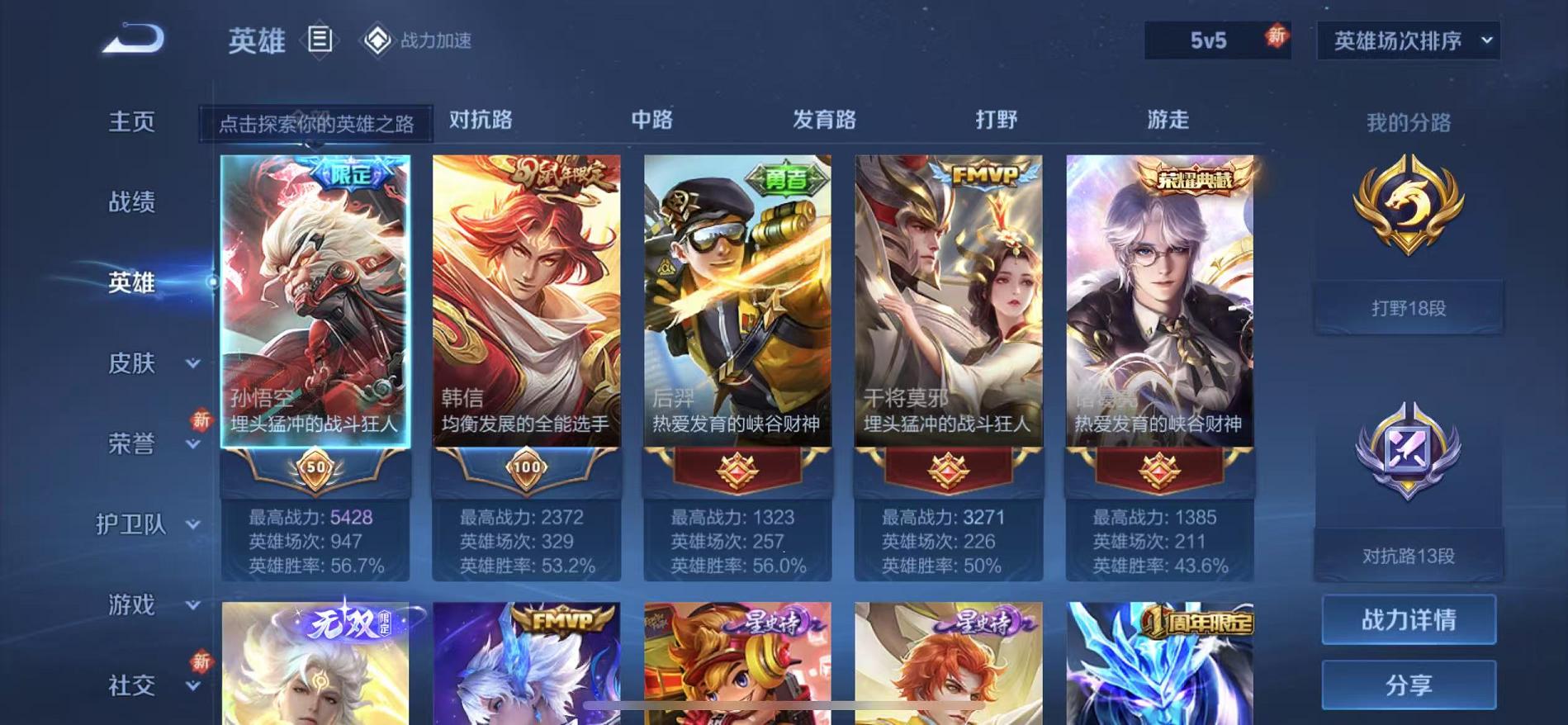
Task: Open the 英雄场次排序 sort dropdown
Action: click(1406, 39)
